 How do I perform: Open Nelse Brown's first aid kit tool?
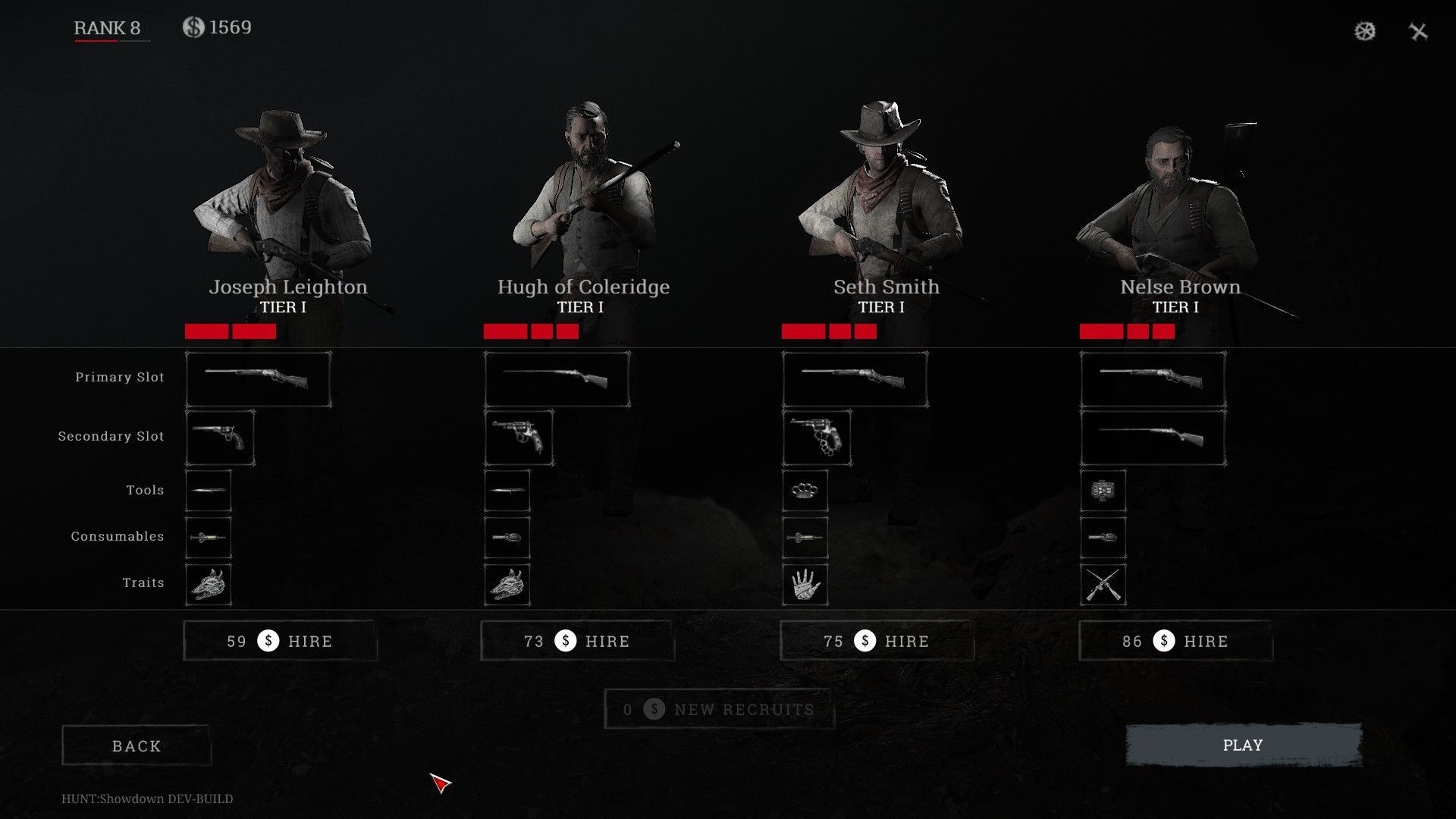coord(1103,491)
